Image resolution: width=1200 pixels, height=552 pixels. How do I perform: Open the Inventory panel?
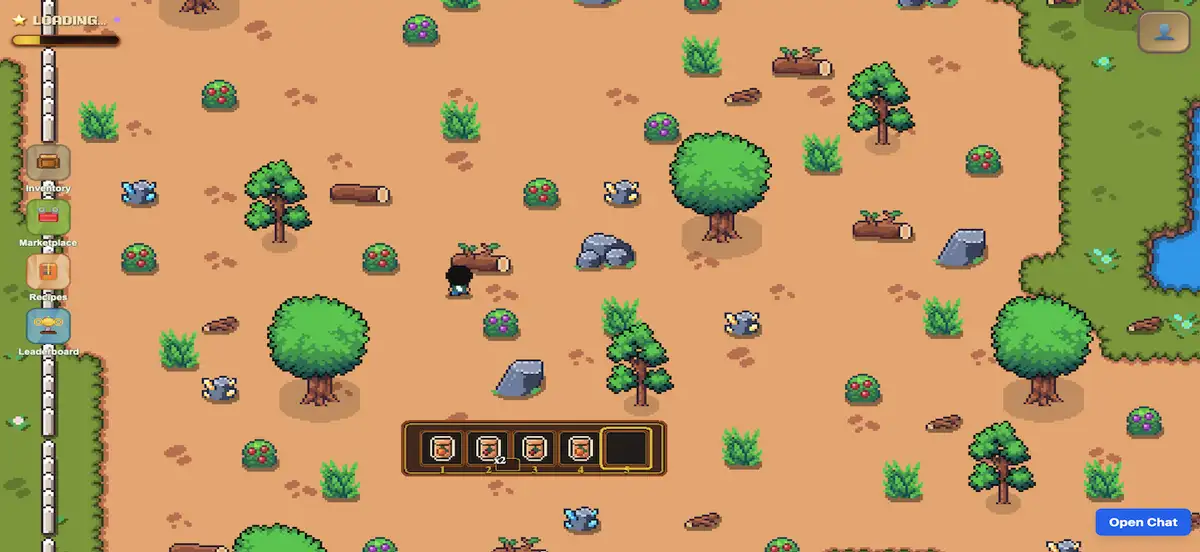coord(48,162)
